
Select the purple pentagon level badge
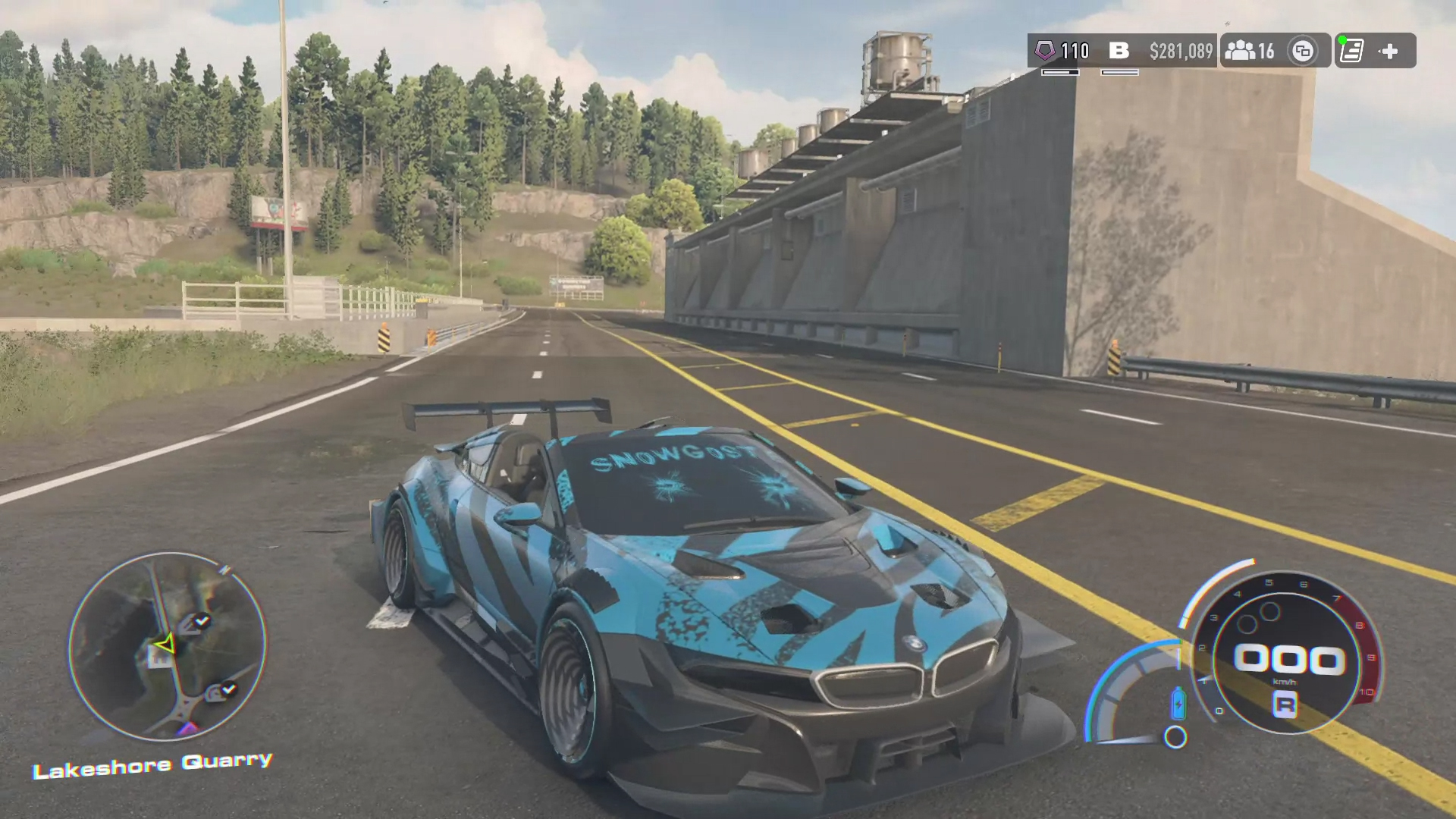tap(1045, 51)
